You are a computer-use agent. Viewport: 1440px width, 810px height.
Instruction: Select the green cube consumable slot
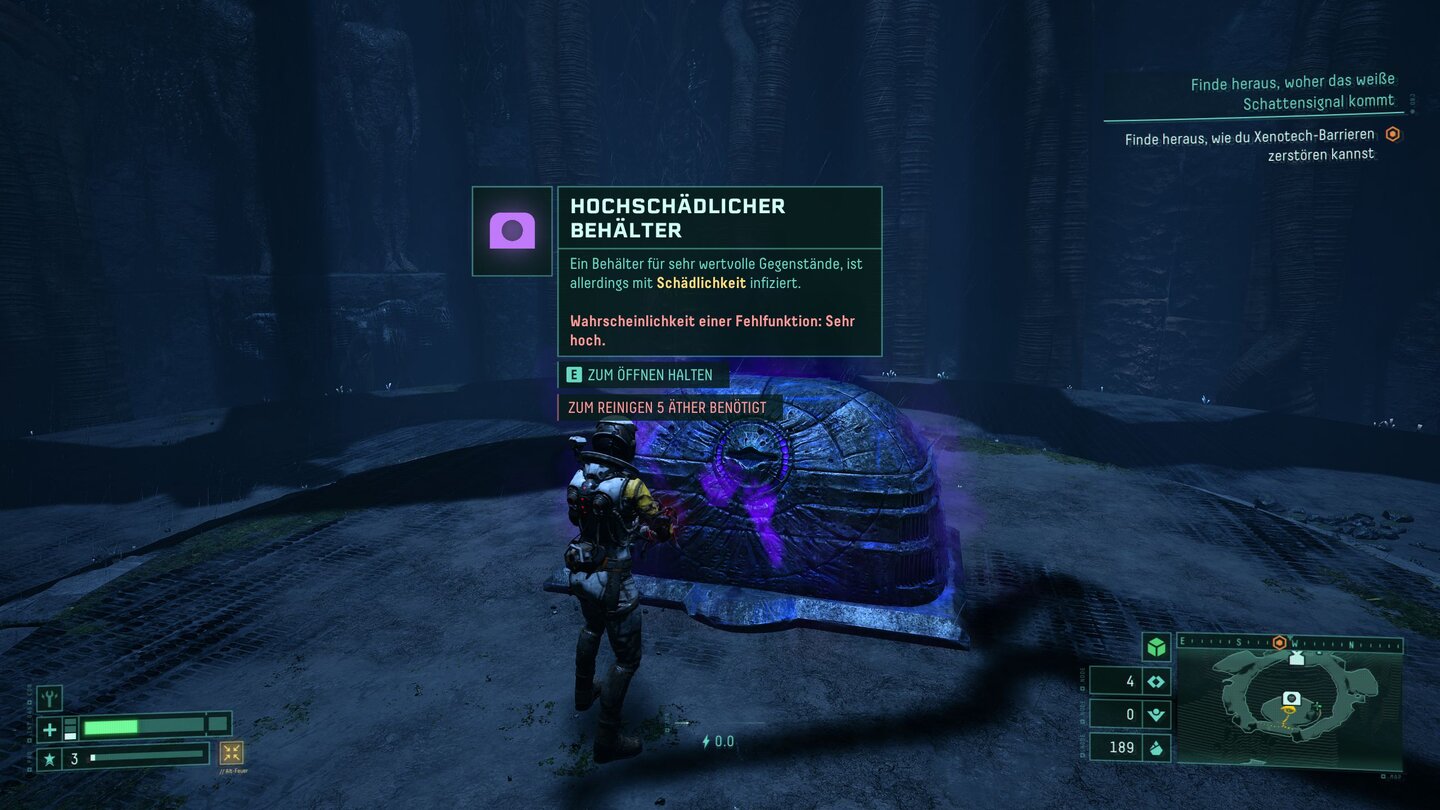1156,647
